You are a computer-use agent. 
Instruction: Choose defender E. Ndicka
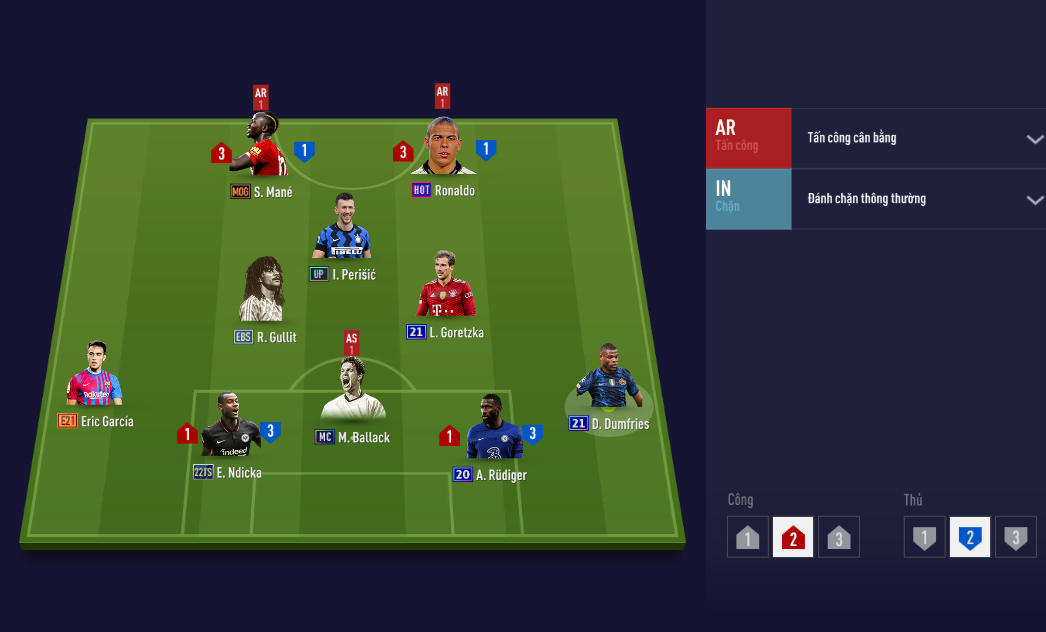tap(229, 428)
